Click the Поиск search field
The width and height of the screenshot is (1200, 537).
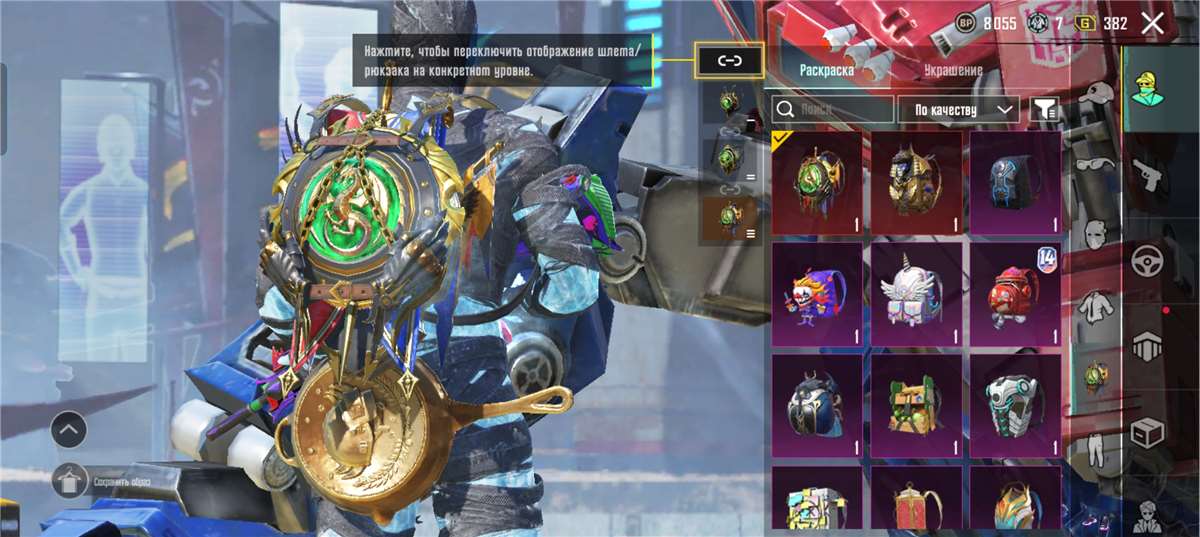(x=833, y=109)
